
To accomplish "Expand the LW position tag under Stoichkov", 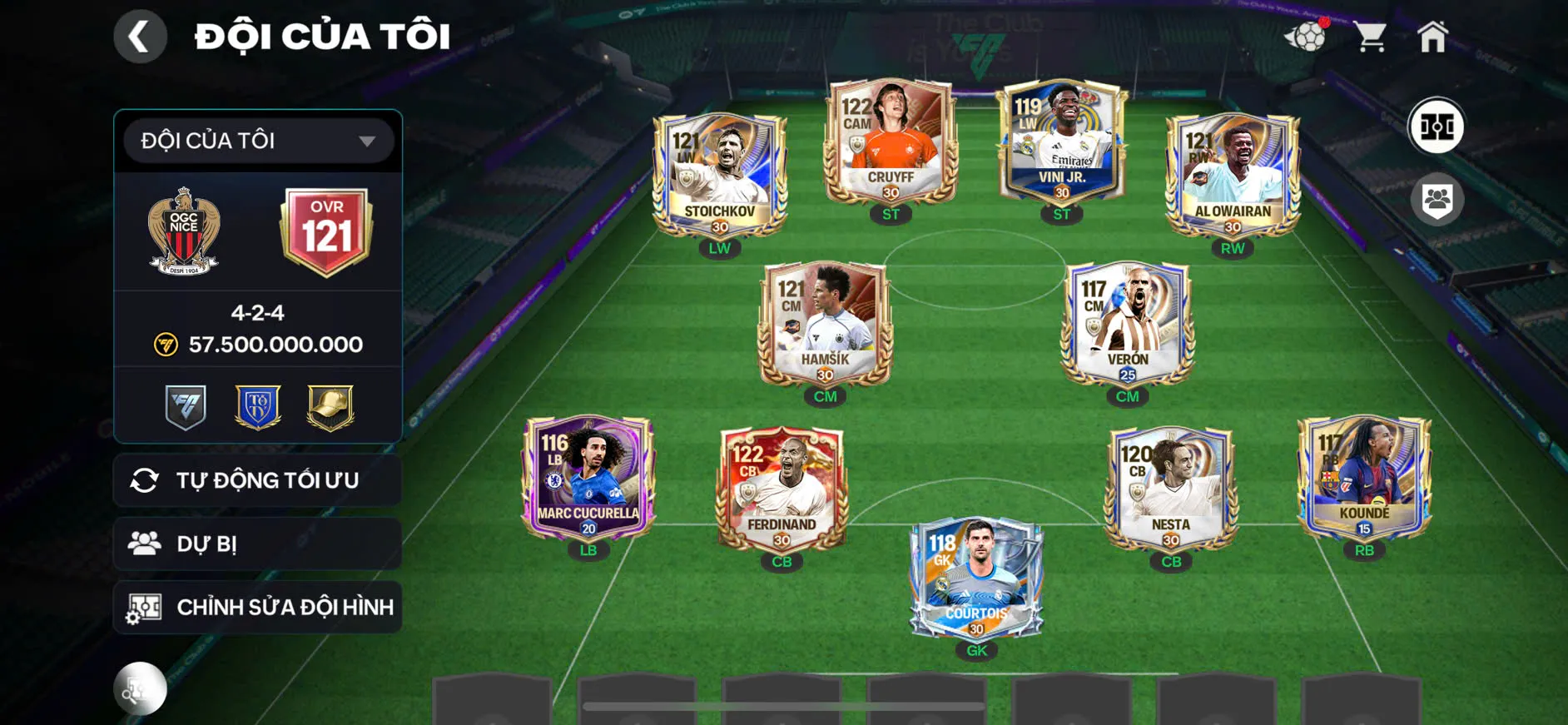I will (717, 247).
